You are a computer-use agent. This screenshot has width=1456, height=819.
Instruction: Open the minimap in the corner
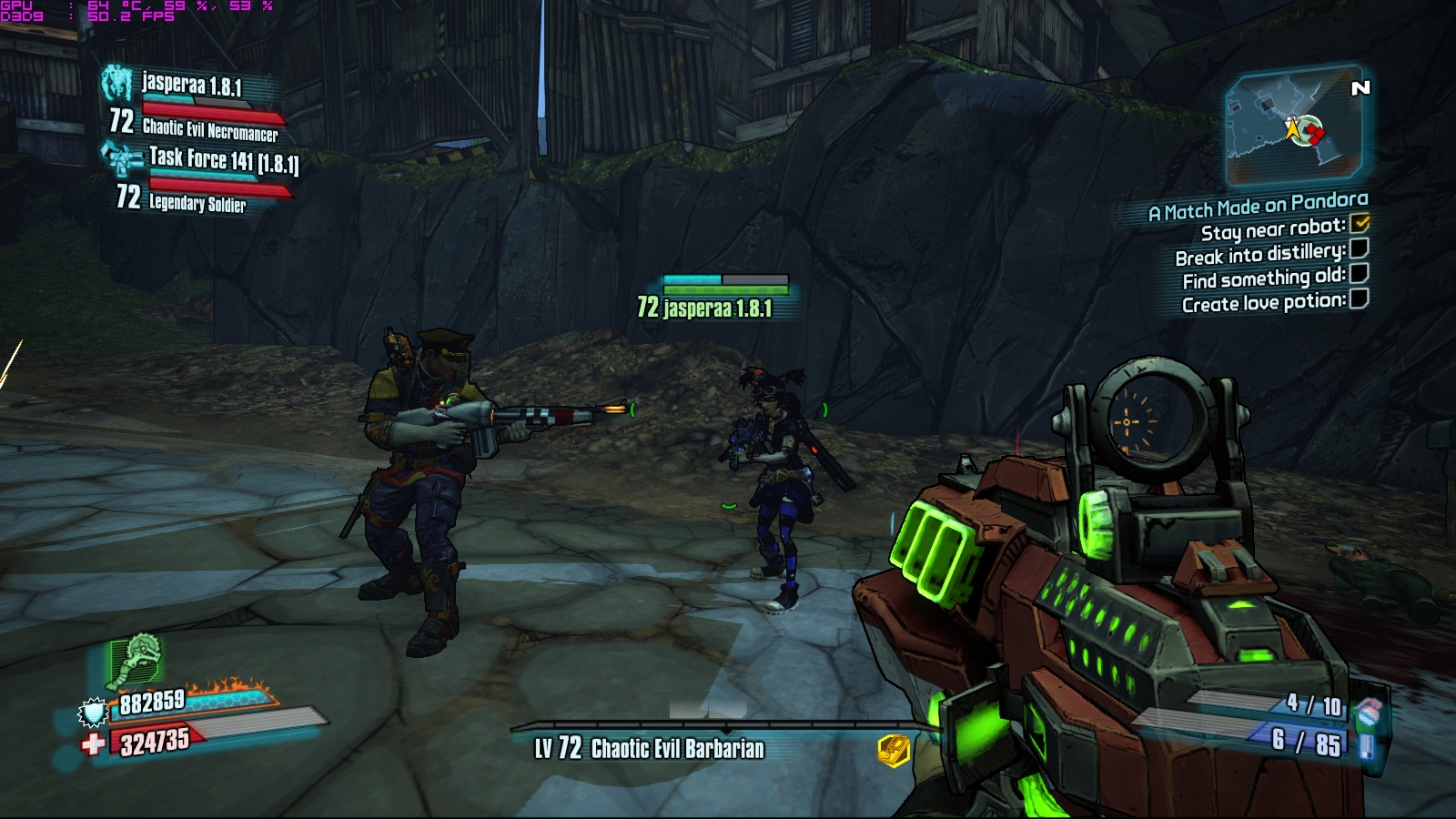click(x=1294, y=126)
